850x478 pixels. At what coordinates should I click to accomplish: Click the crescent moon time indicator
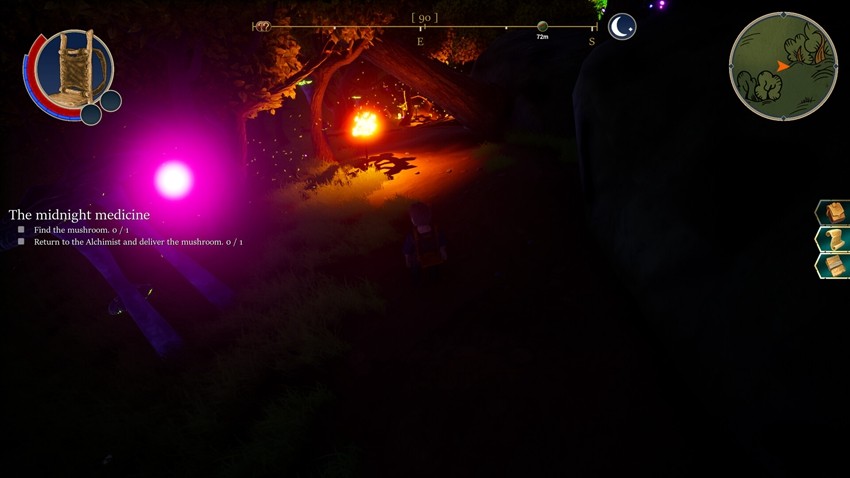(x=622, y=27)
